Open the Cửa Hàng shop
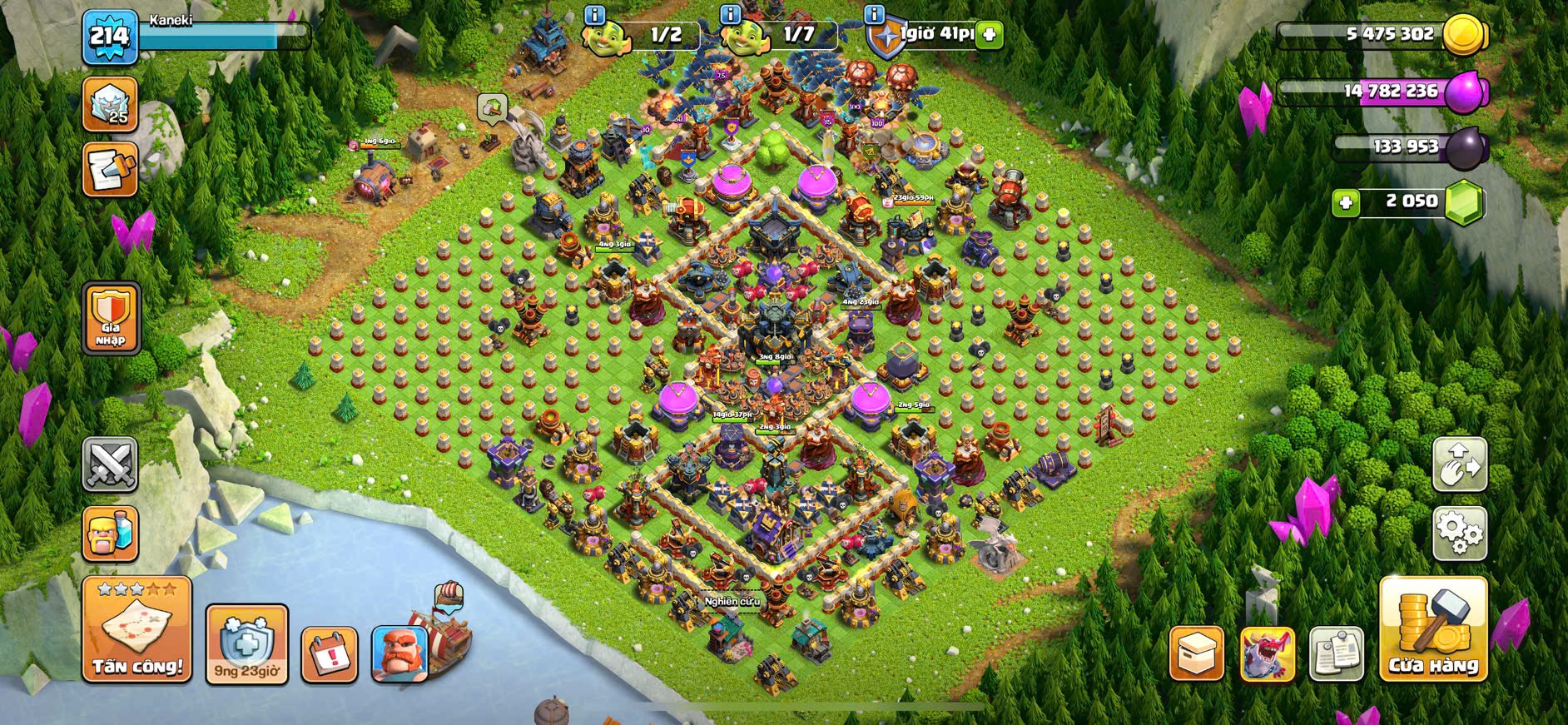 1433,630
